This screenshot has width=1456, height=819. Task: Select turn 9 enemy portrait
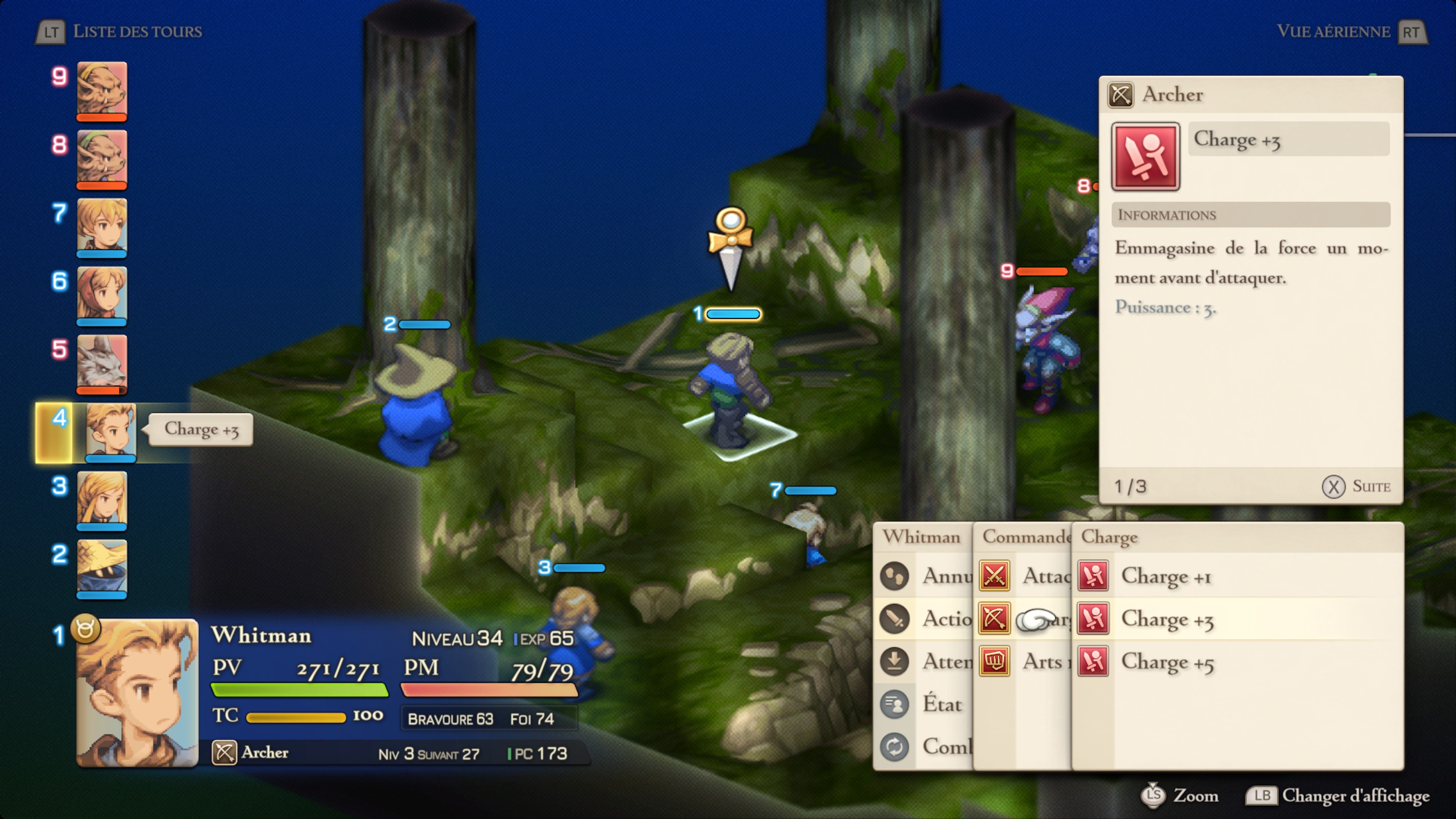point(102,89)
